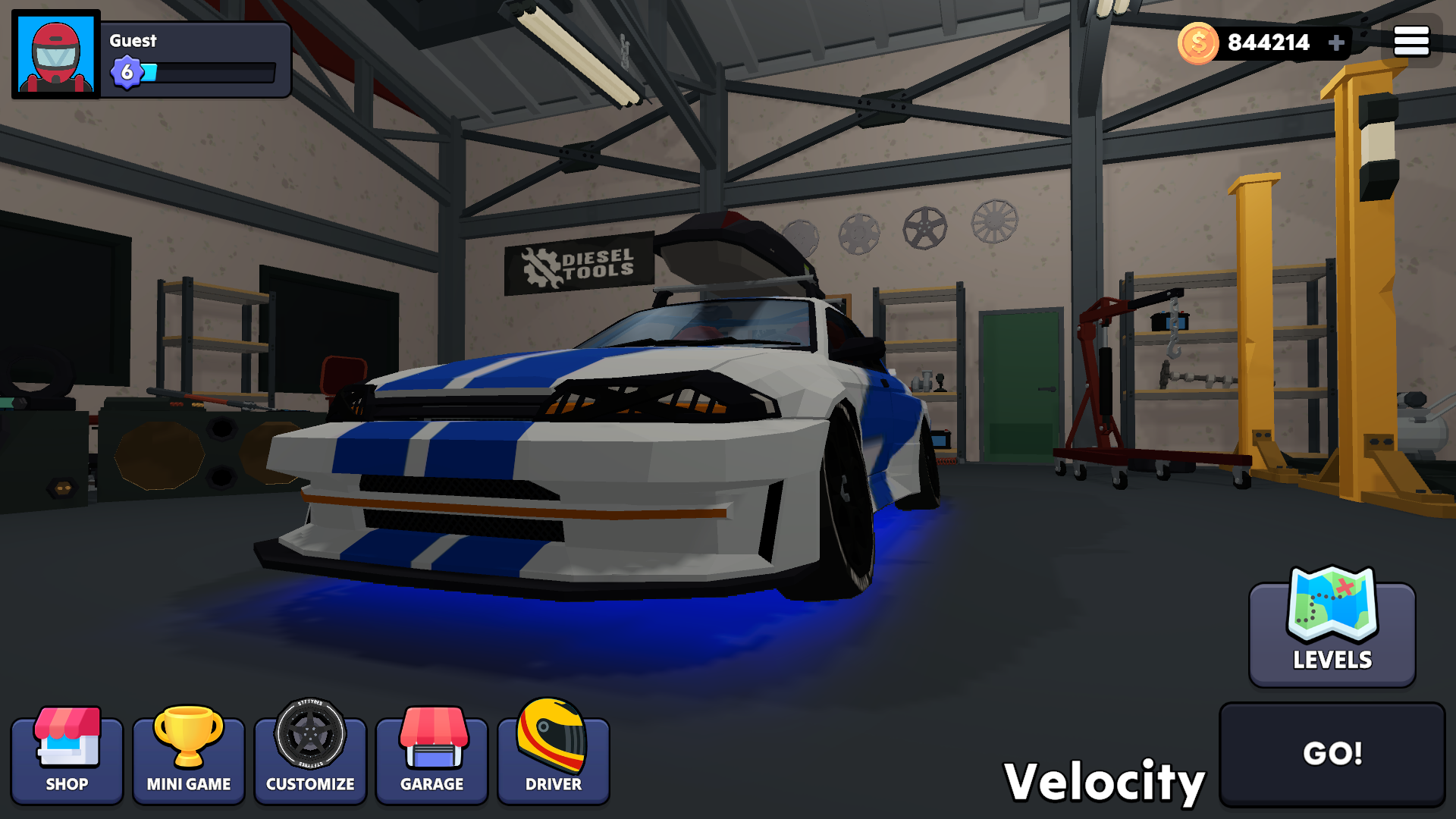Viewport: 1456px width, 819px height.
Task: Tap the Guest profile name
Action: 131,42
